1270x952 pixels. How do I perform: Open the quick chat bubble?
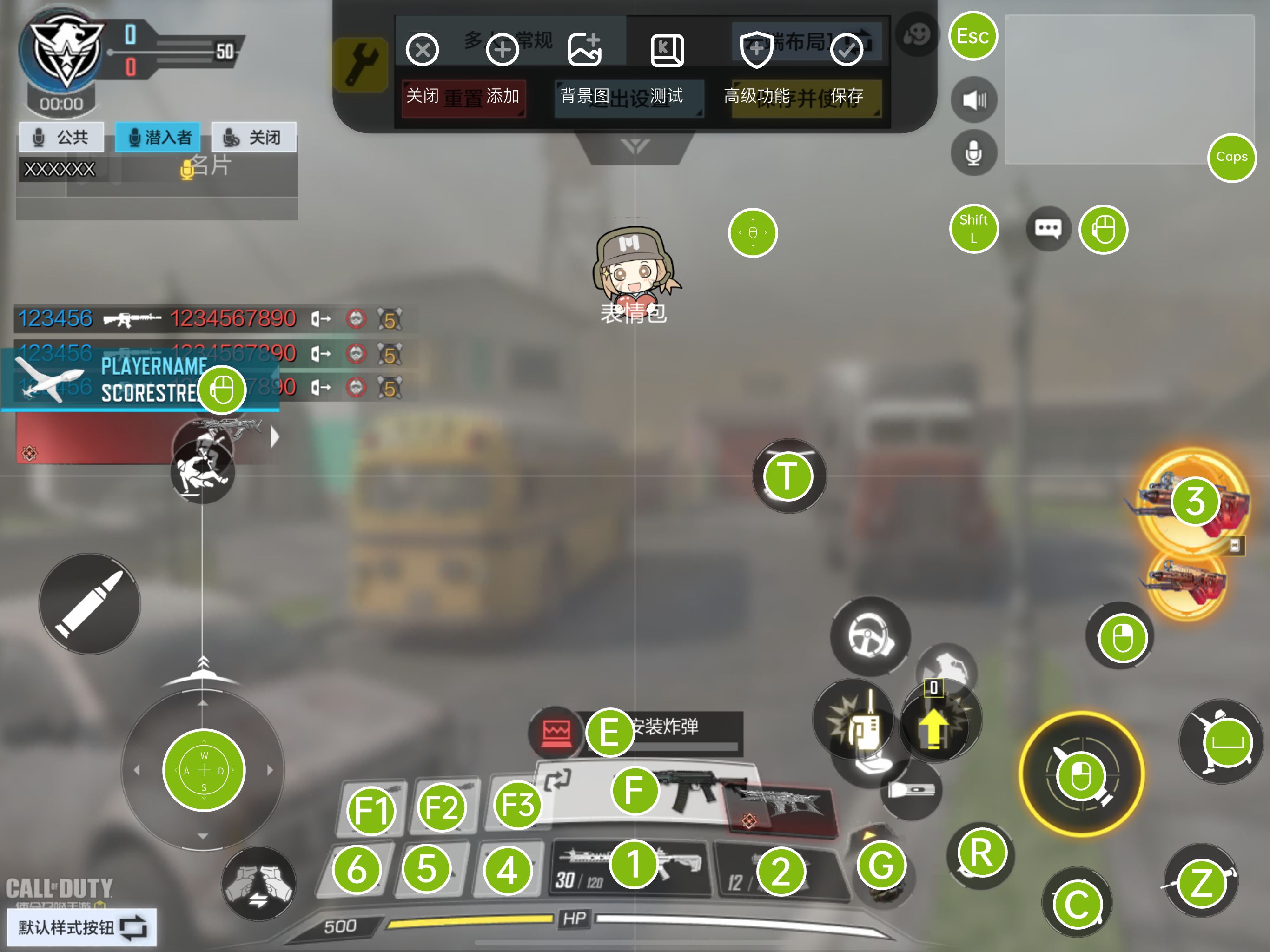coord(1048,229)
